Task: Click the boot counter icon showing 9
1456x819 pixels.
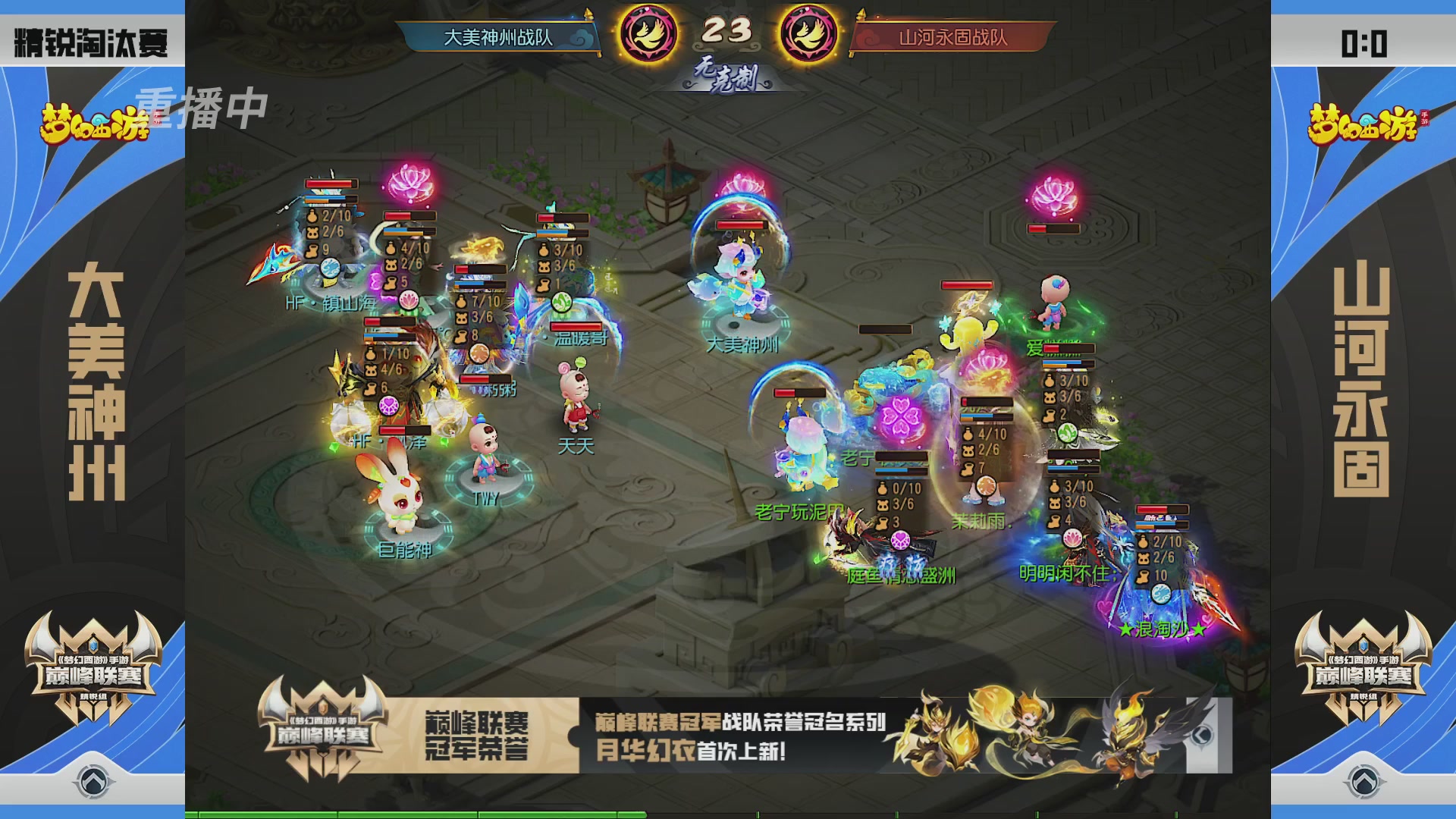Action: [312, 250]
